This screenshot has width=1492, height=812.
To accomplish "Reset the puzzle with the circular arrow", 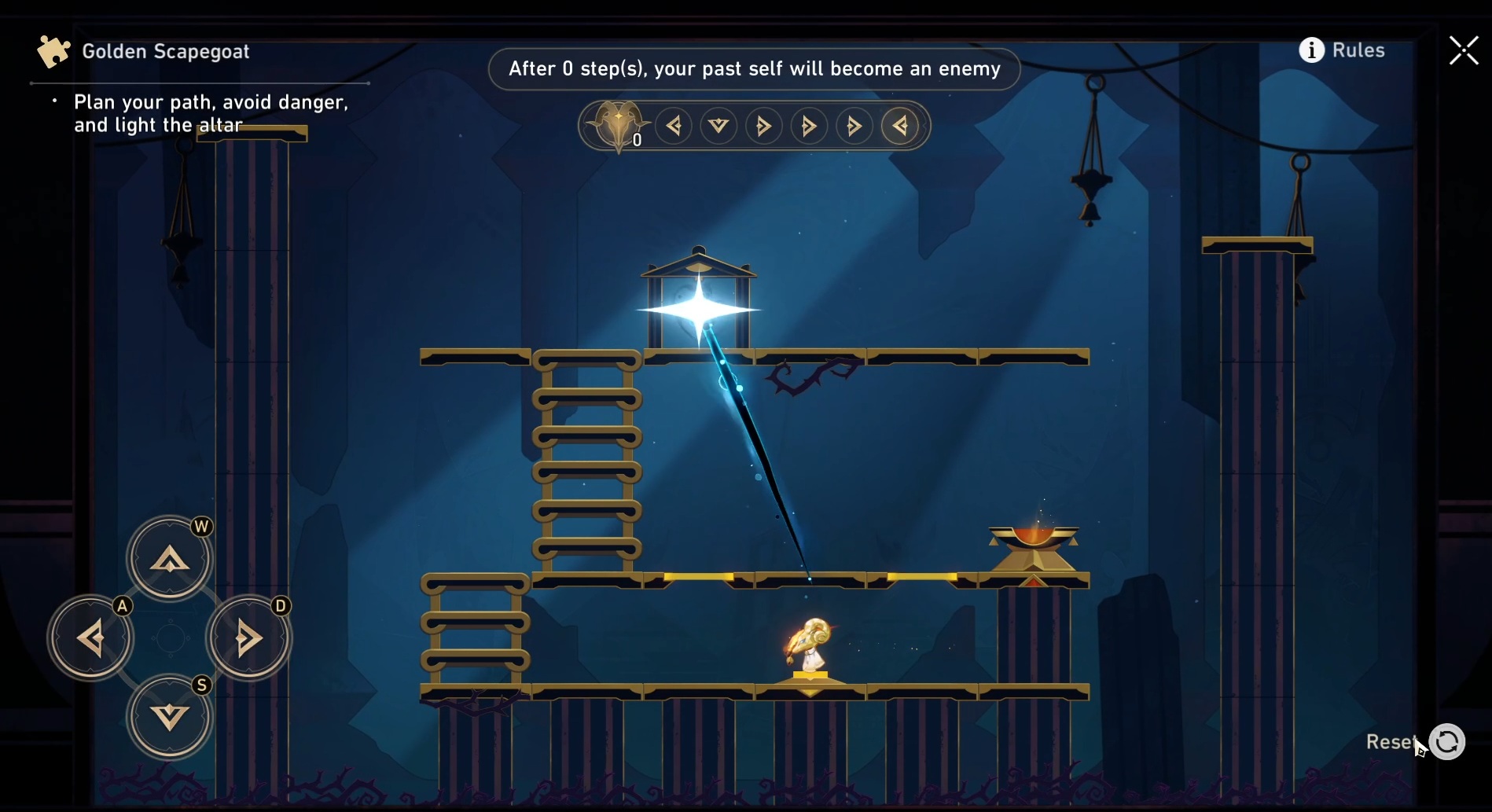I will click(x=1446, y=742).
